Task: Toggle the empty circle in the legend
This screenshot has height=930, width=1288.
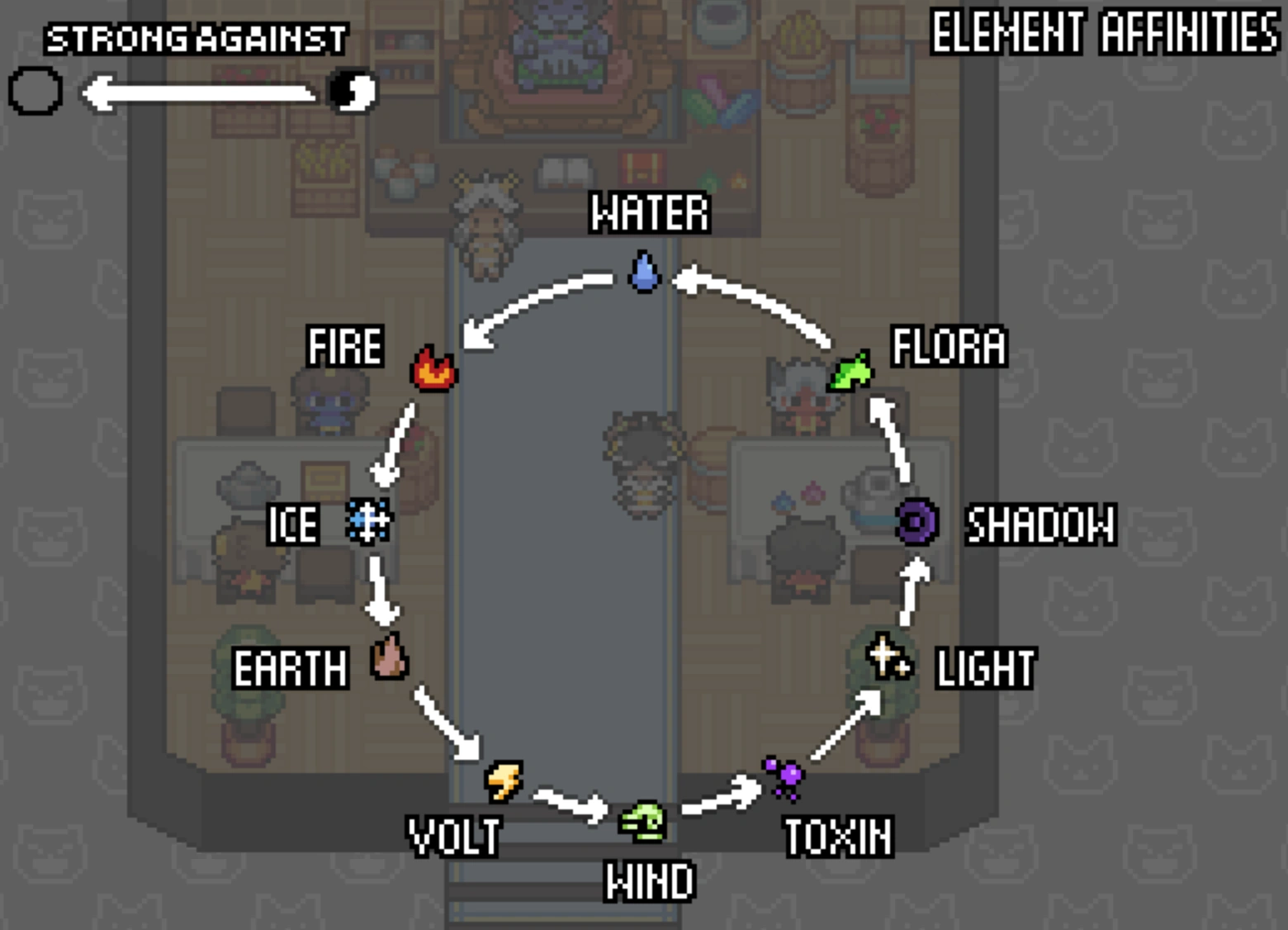Action: click(35, 91)
